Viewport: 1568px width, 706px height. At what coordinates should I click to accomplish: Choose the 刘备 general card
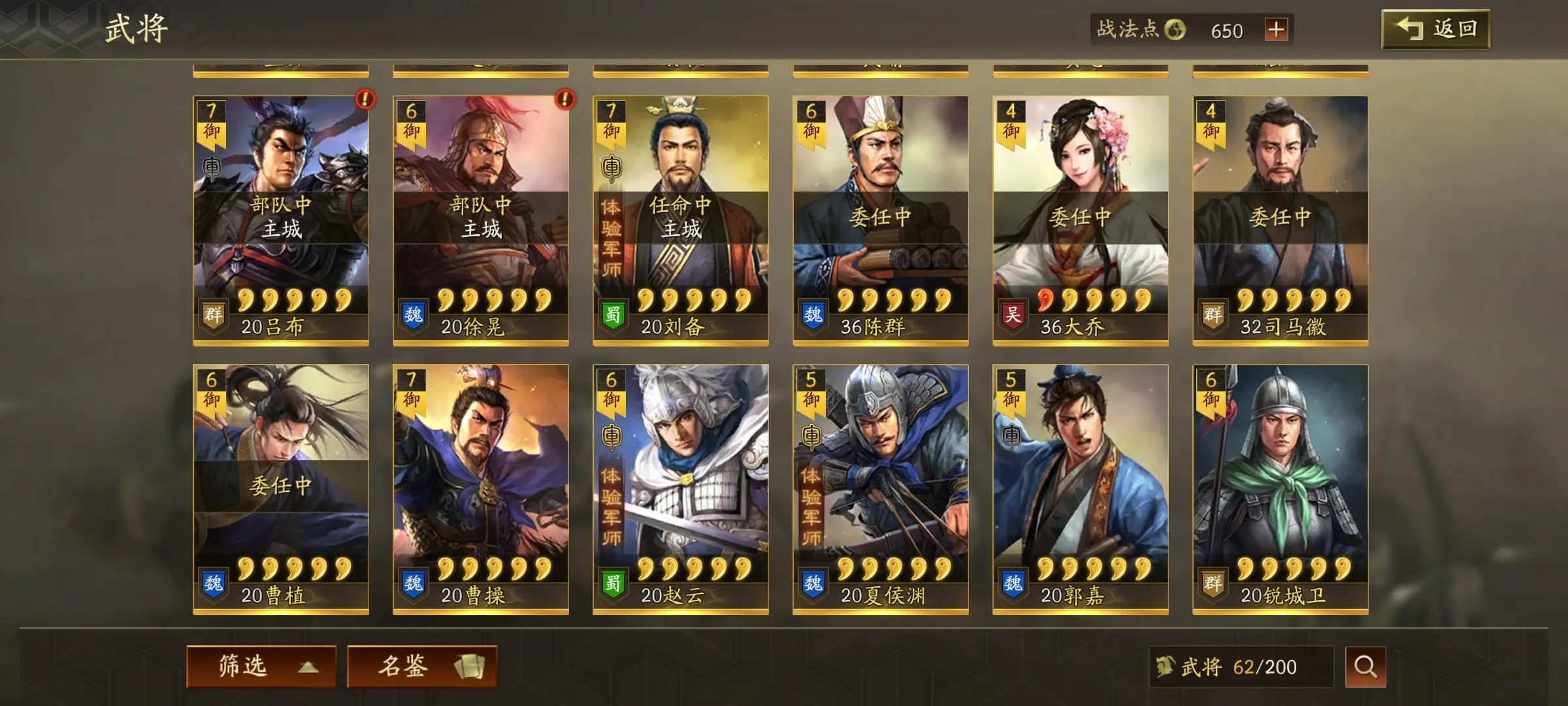681,220
